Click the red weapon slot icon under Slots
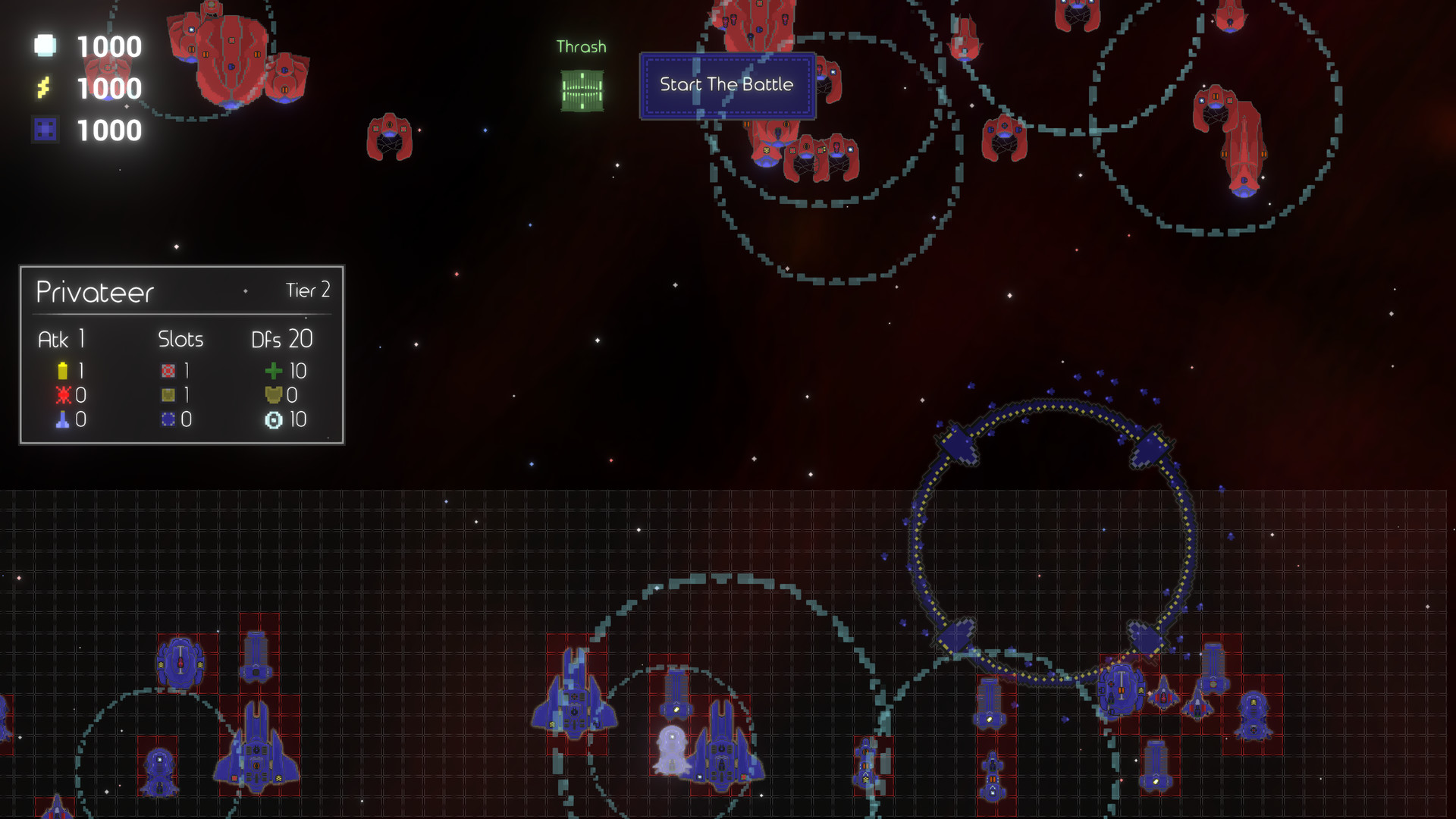 point(168,371)
